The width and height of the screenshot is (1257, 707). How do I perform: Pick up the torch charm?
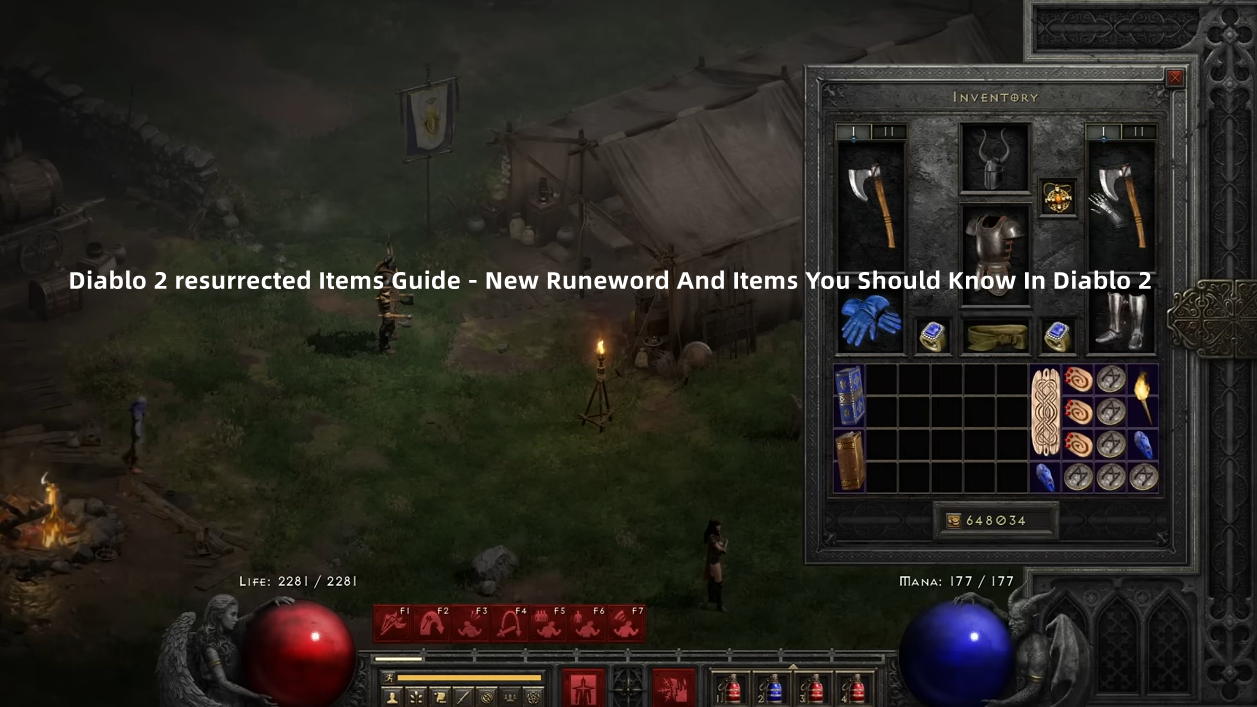click(1143, 393)
